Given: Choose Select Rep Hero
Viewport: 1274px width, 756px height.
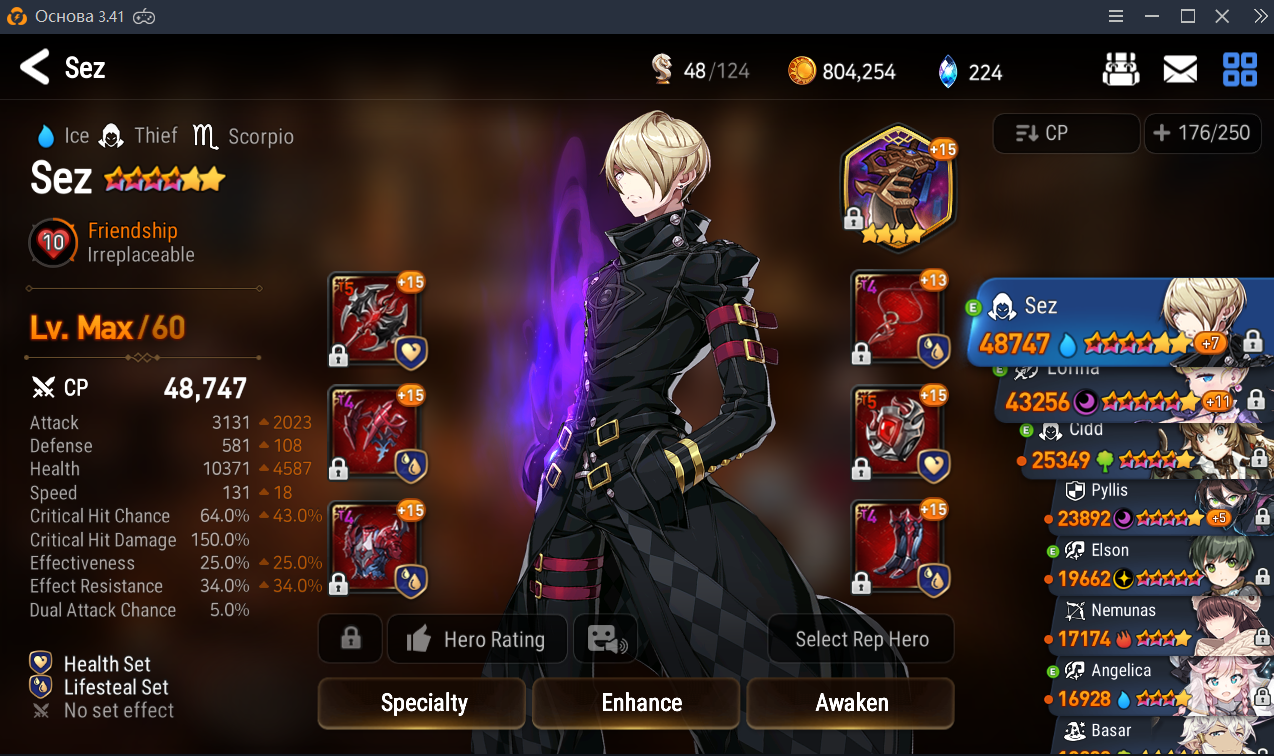Looking at the screenshot, I should 861,640.
